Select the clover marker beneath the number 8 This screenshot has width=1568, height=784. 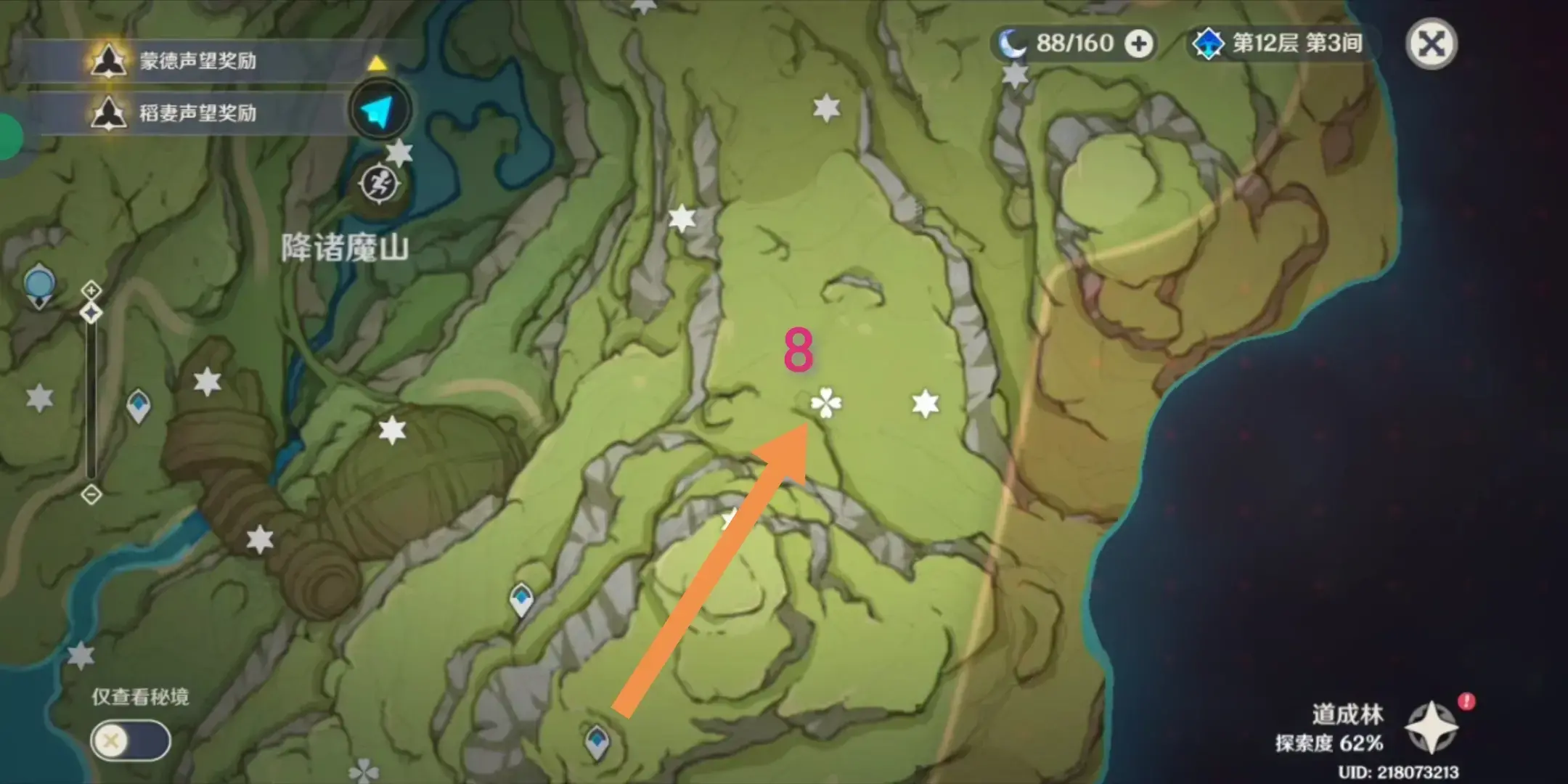[826, 403]
